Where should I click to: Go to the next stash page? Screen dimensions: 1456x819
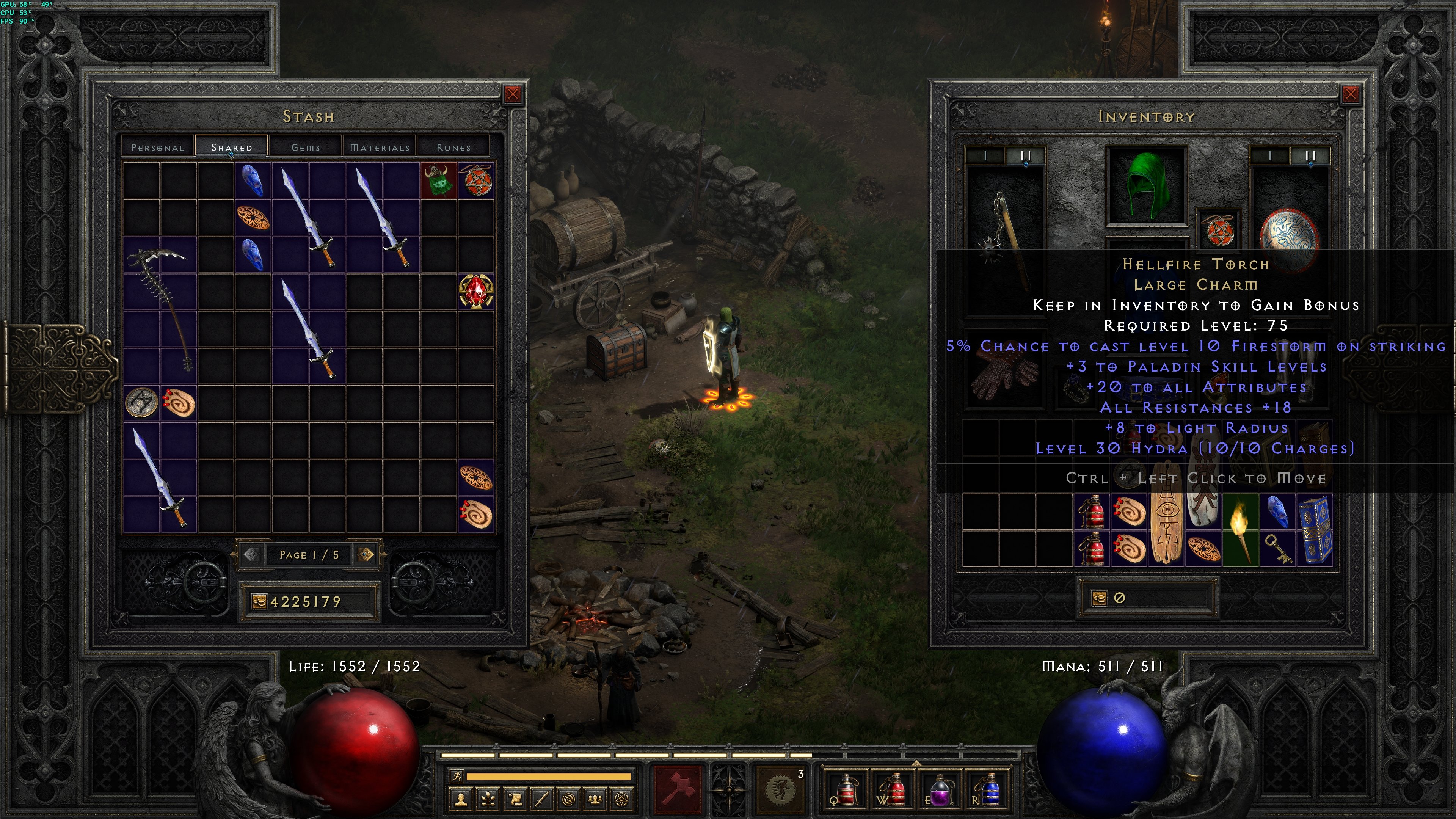click(366, 554)
